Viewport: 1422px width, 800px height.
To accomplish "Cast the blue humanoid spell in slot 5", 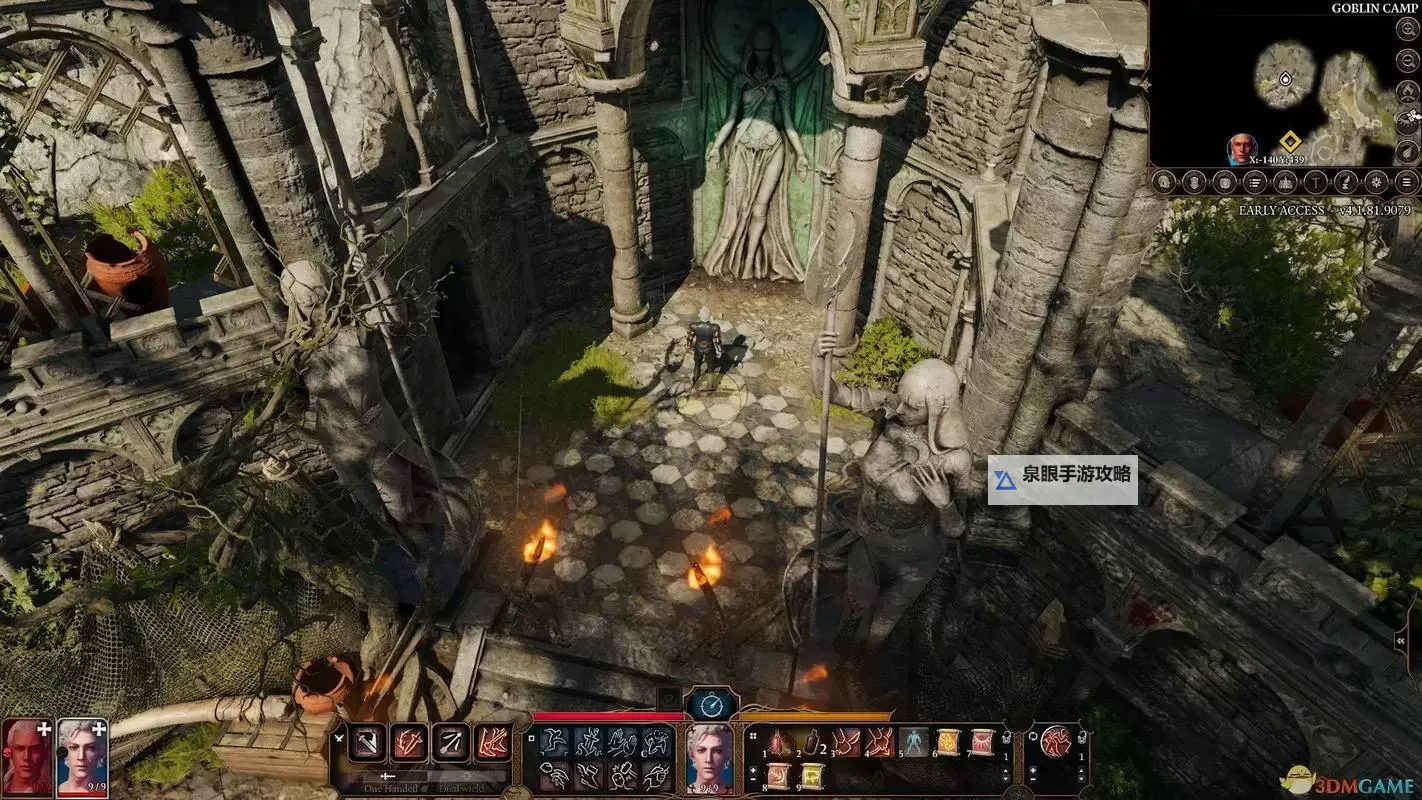I will tap(913, 742).
